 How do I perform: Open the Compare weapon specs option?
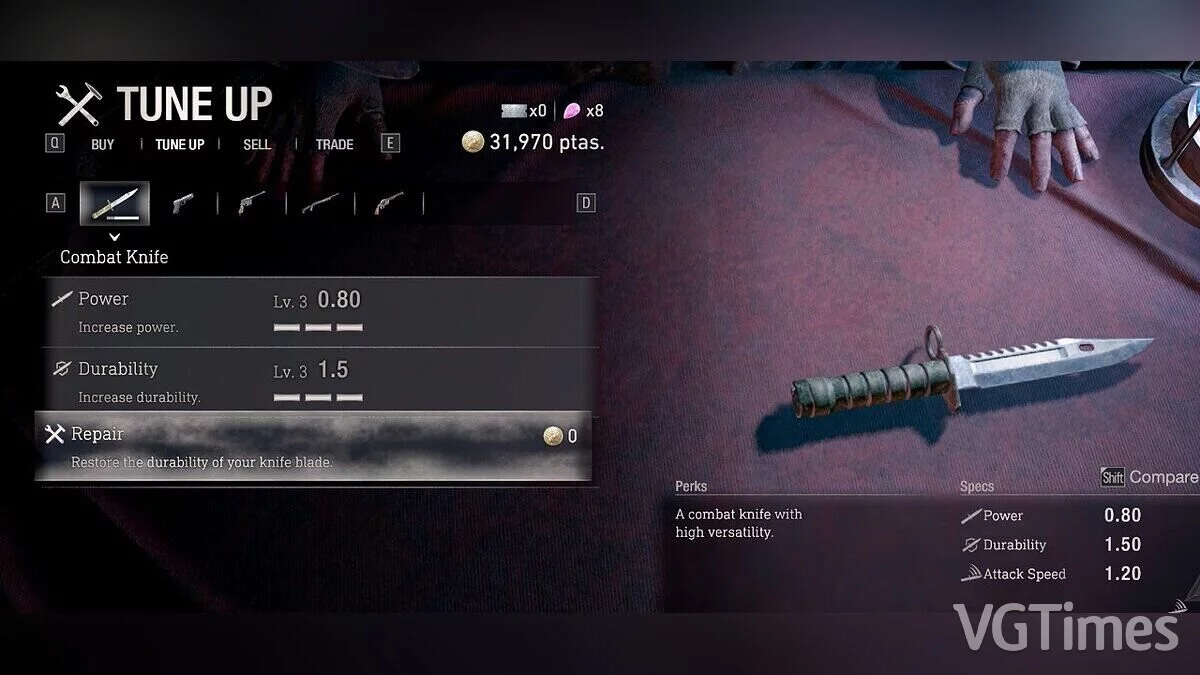1150,477
